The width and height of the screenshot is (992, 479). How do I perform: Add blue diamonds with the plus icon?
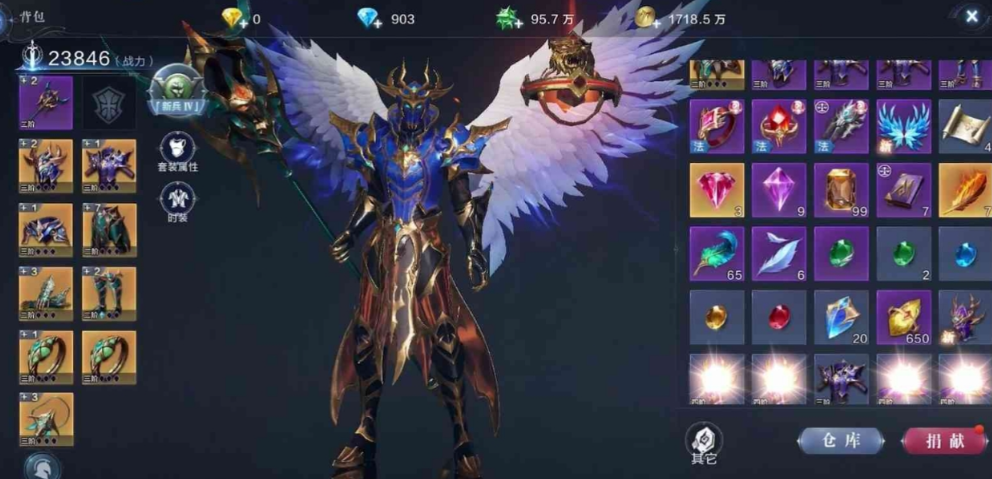371,19
